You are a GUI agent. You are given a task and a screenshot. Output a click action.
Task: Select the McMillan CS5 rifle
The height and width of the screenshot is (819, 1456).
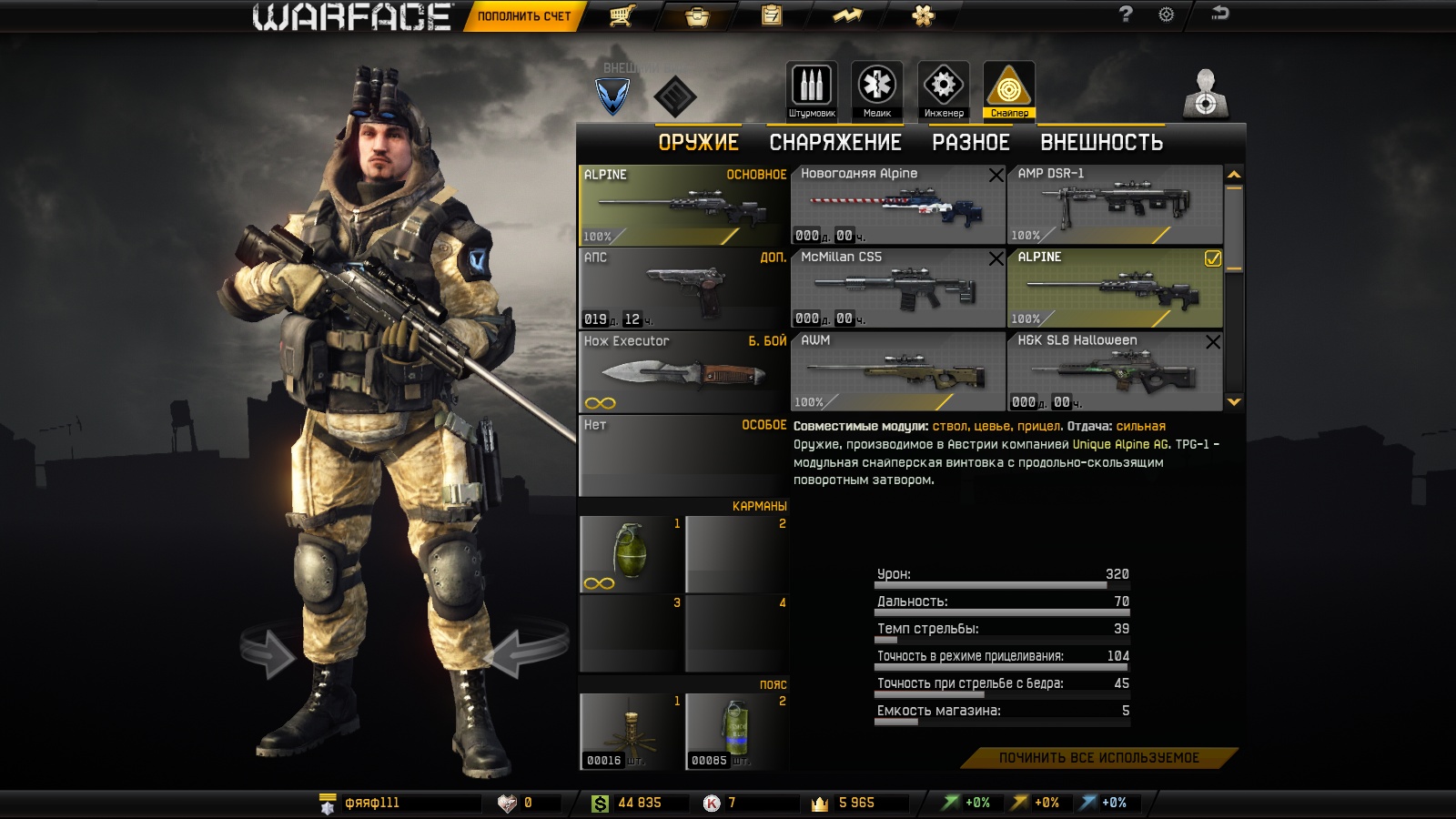[897, 288]
